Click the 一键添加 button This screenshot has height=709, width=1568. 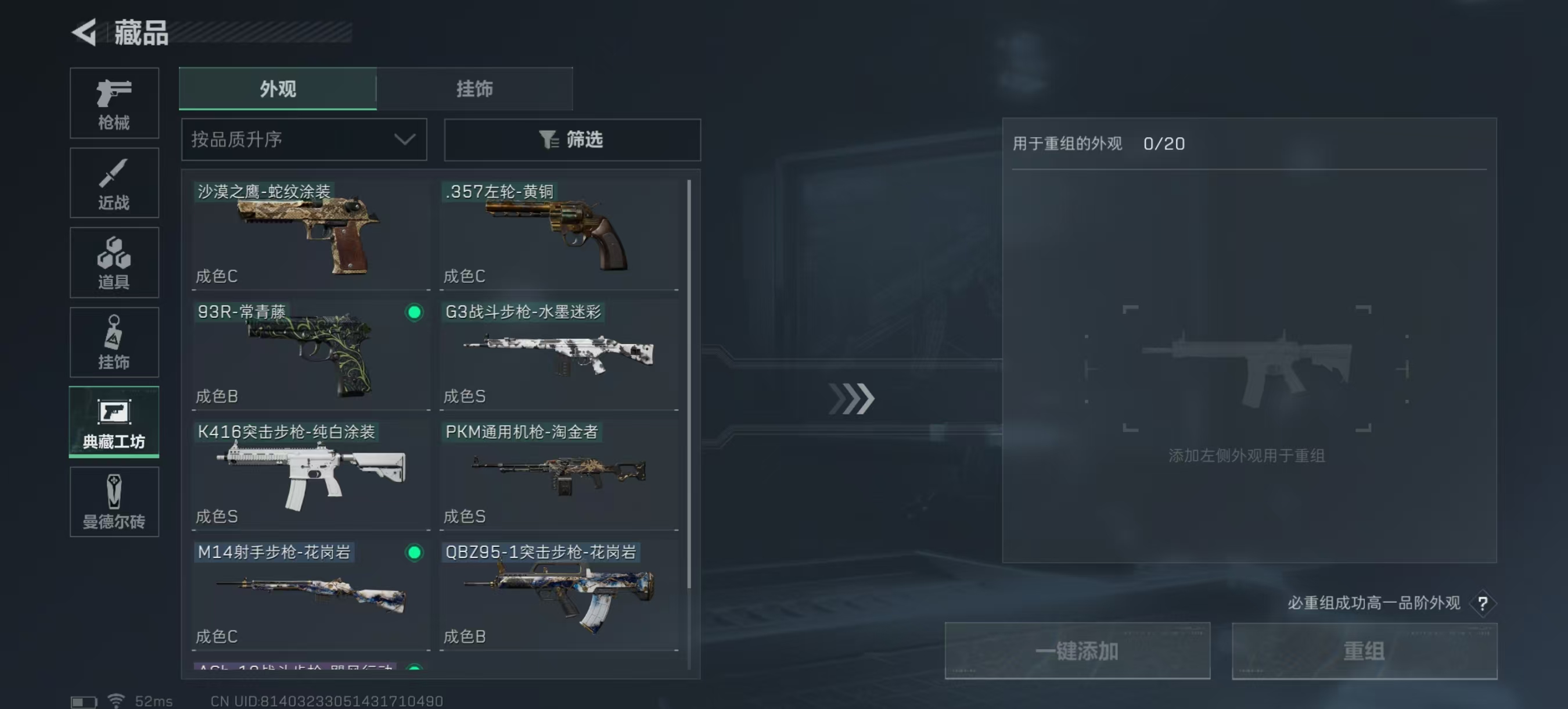coord(1077,650)
